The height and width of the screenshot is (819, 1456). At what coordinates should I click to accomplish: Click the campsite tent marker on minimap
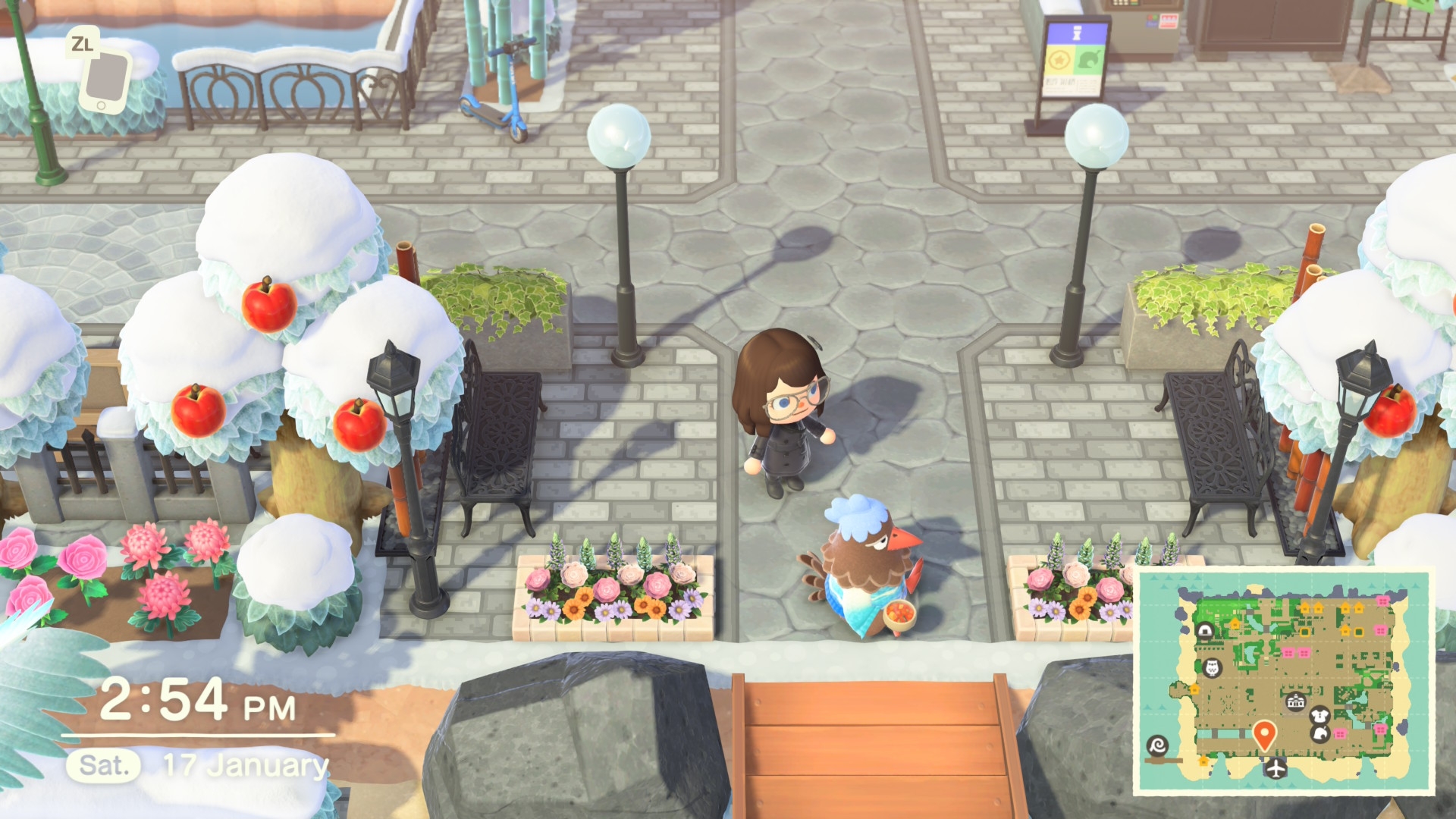(x=1204, y=630)
